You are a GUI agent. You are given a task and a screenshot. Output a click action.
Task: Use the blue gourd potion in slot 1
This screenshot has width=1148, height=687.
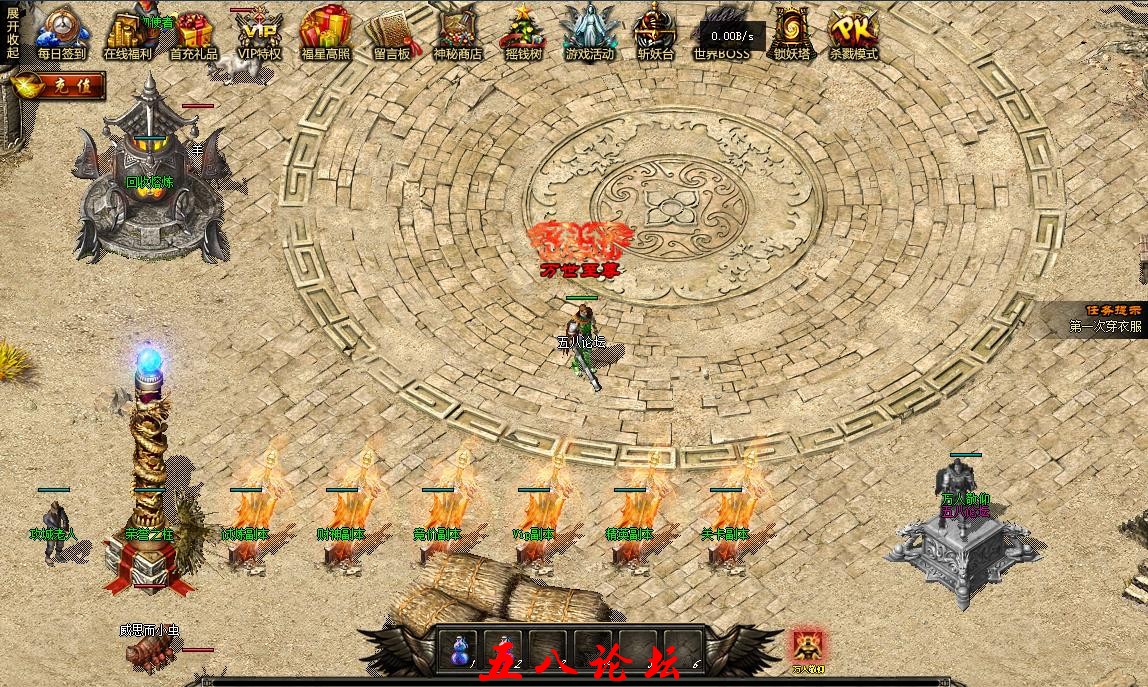[x=458, y=650]
